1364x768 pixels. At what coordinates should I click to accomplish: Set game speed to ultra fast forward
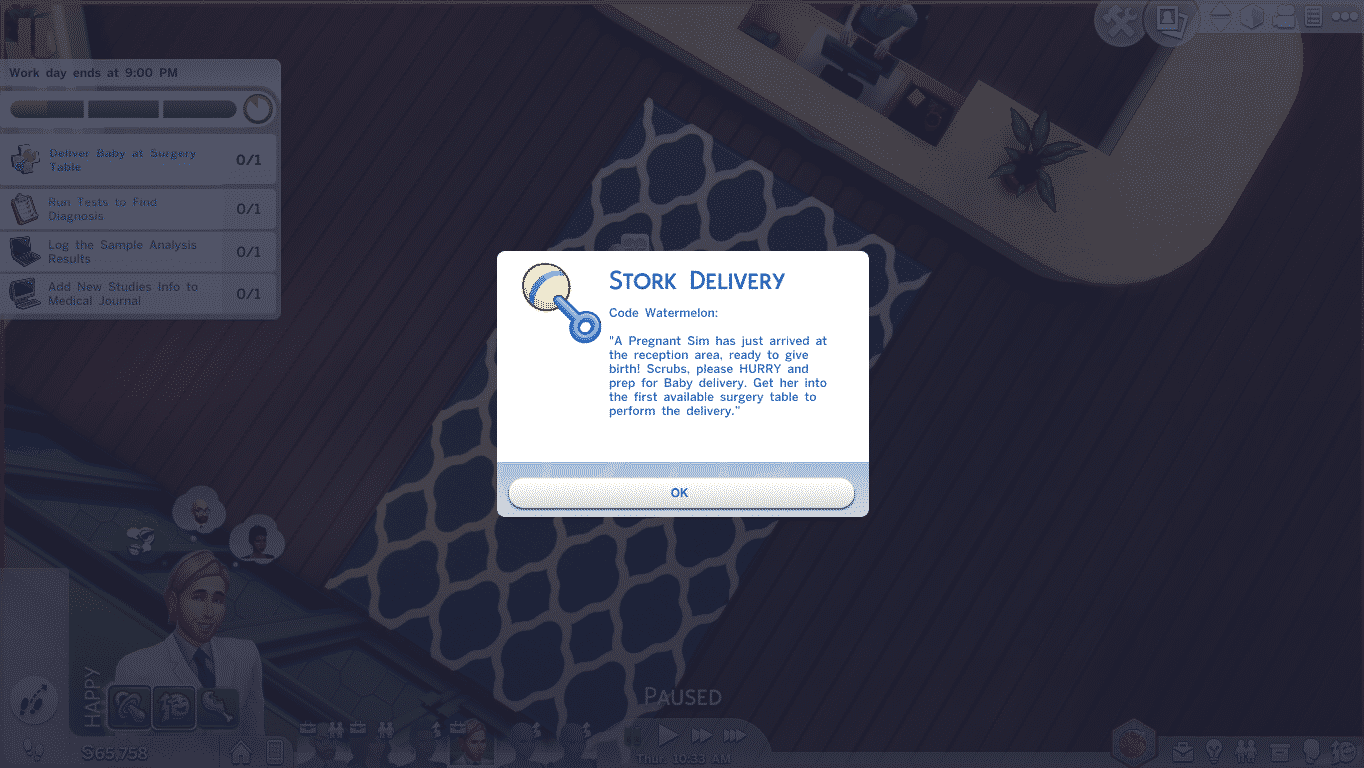tap(735, 736)
